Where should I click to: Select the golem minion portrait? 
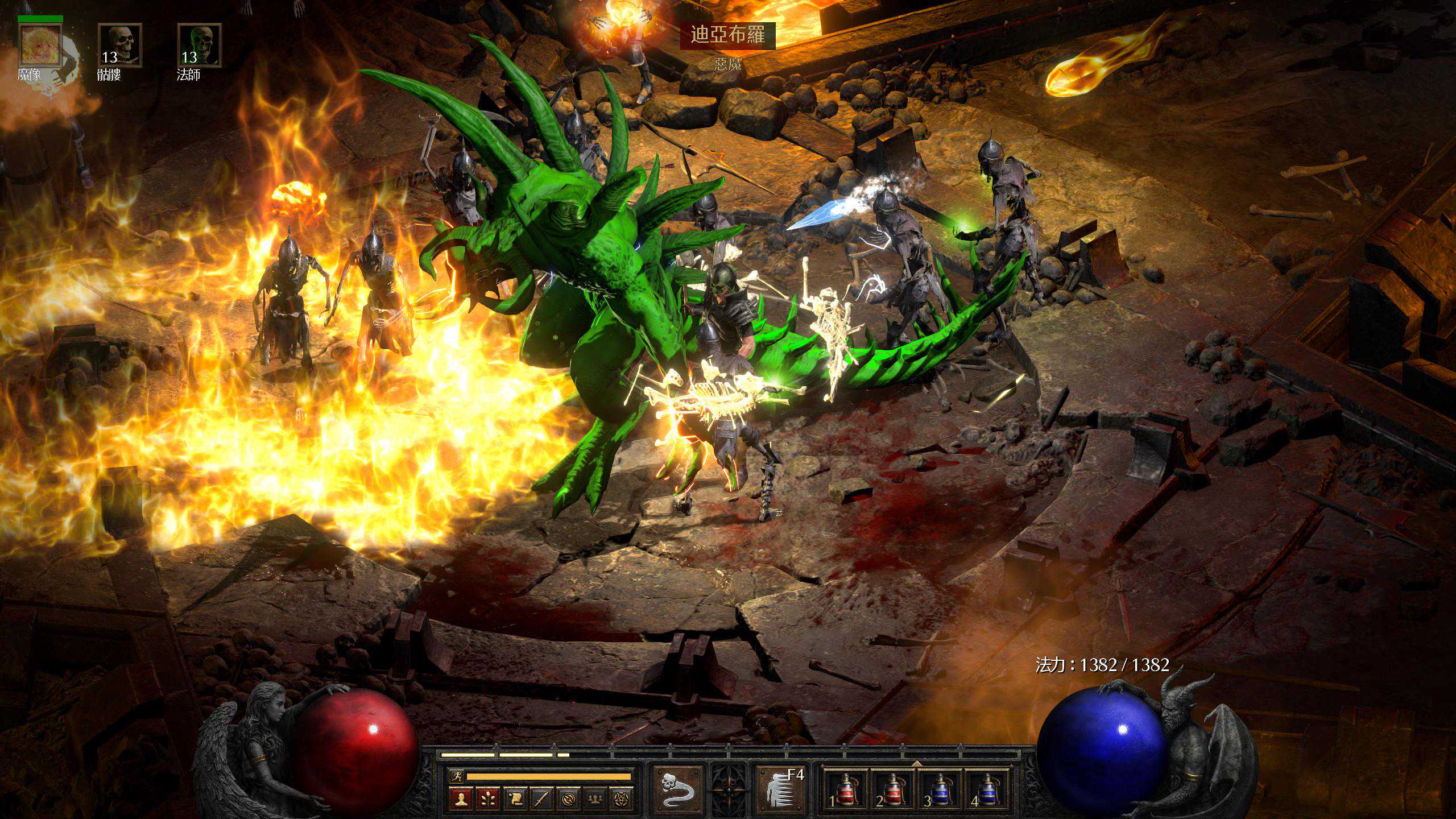coord(40,45)
